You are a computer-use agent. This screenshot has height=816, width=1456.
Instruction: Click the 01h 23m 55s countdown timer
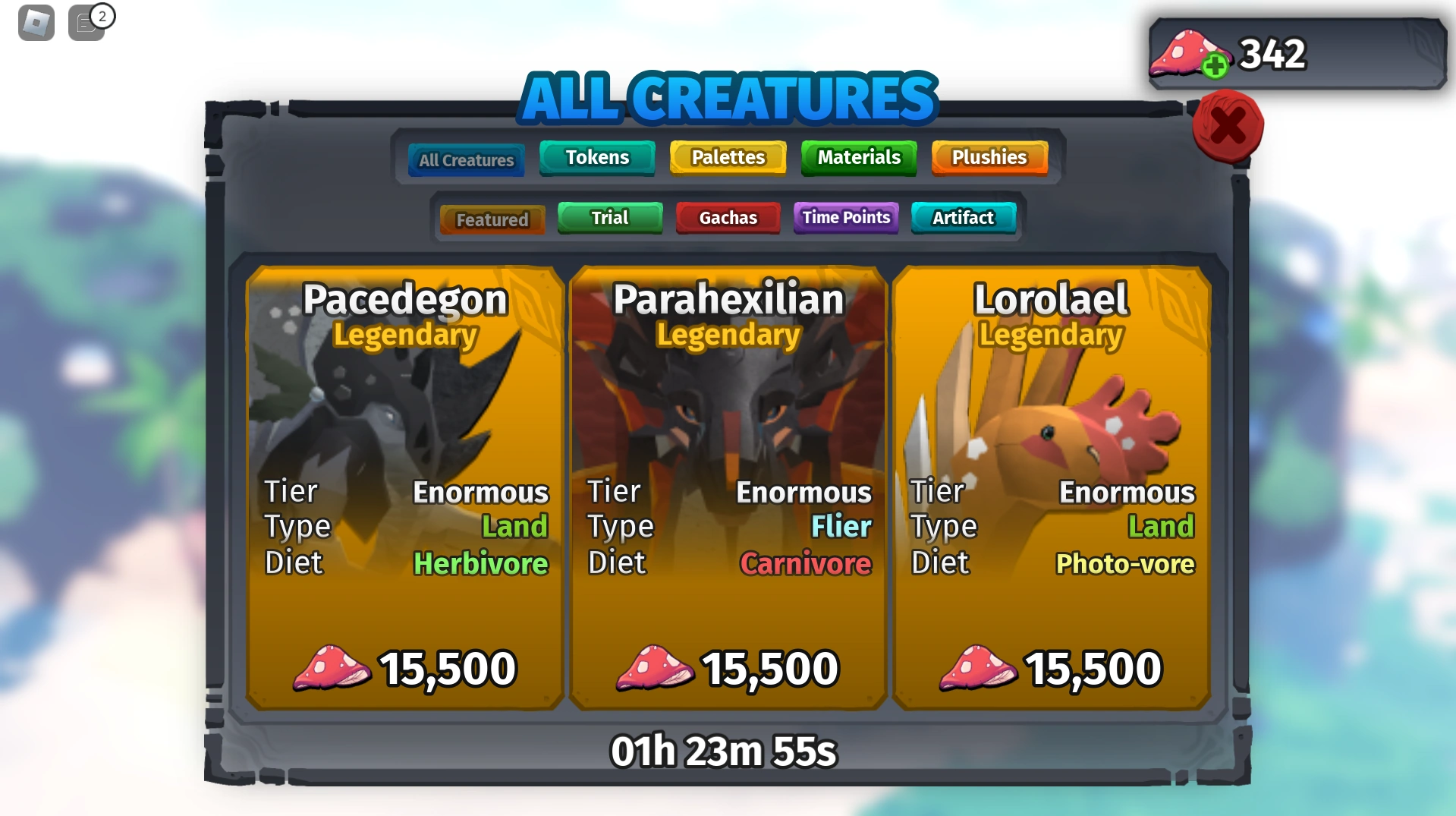pyautogui.click(x=725, y=751)
